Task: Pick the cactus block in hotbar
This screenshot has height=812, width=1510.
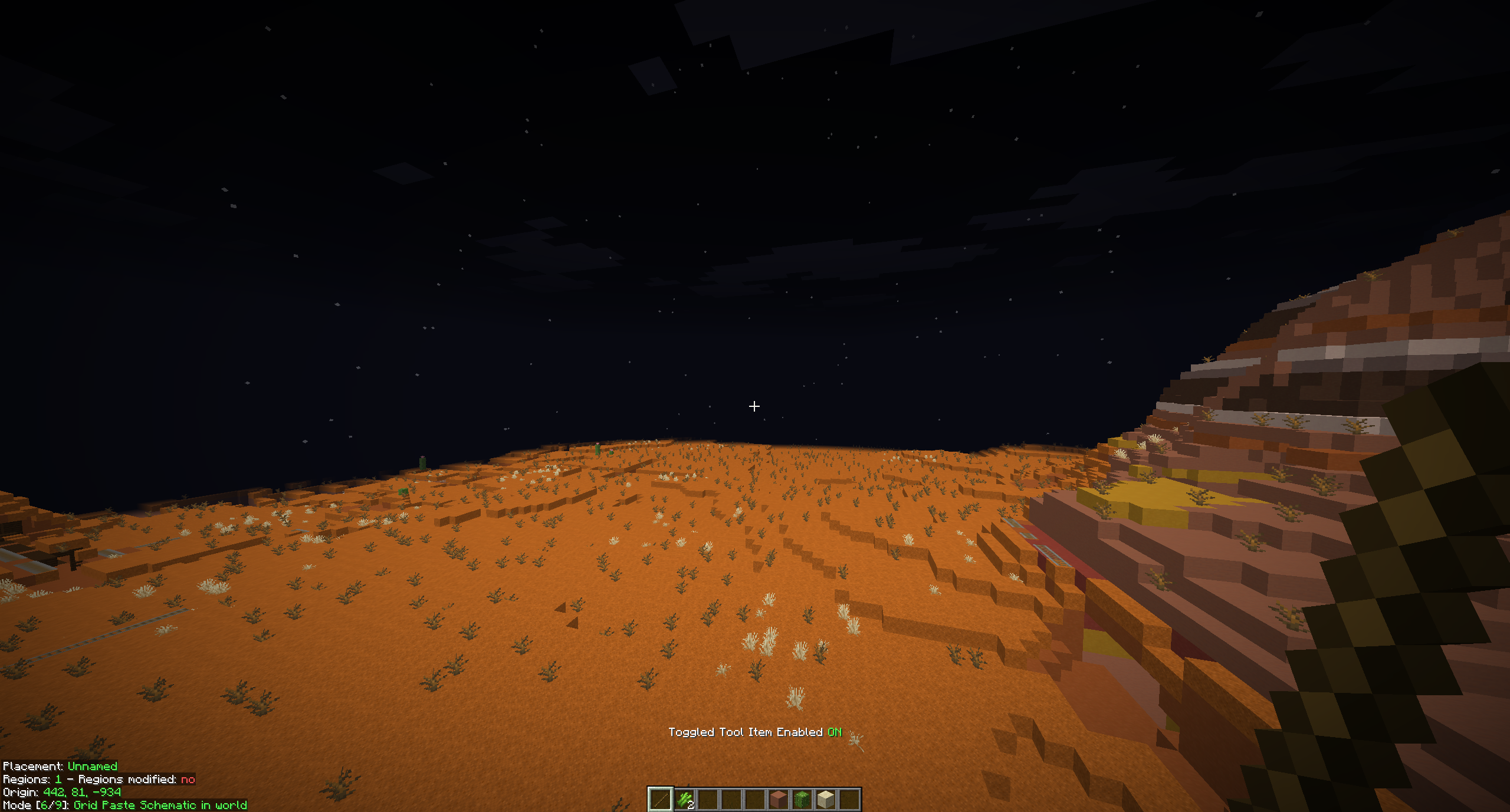Action: [x=802, y=800]
